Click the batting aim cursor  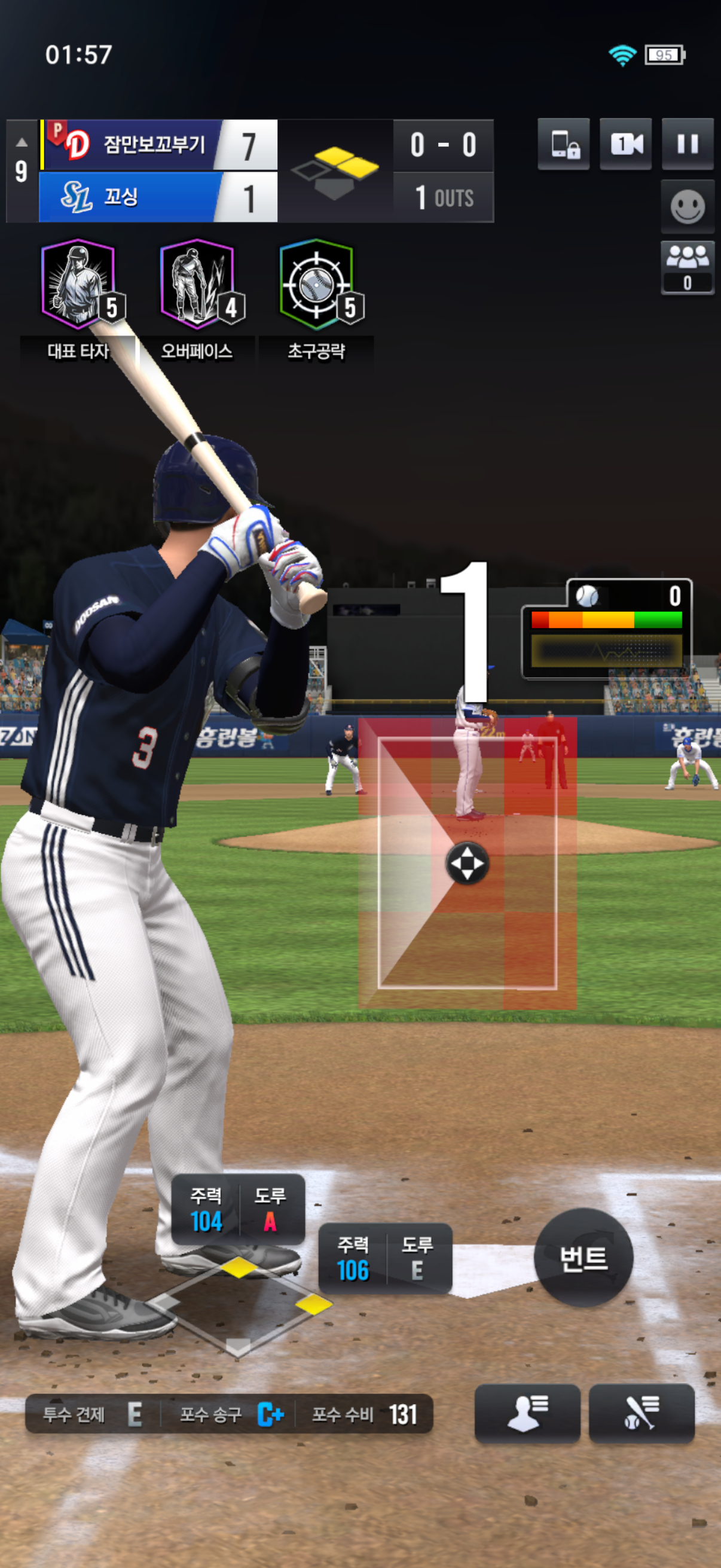click(x=468, y=863)
